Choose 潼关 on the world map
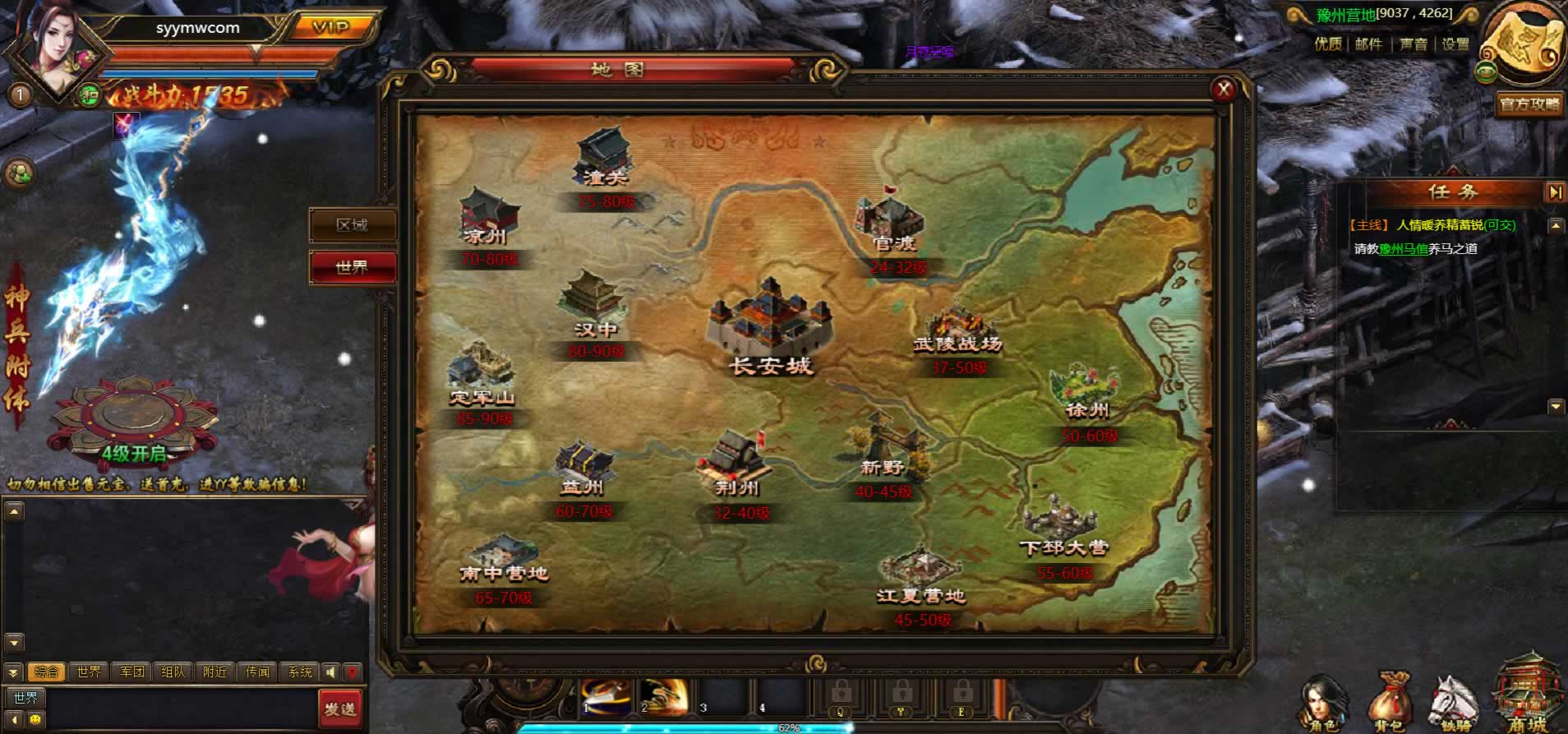The image size is (1568, 734). [605, 160]
